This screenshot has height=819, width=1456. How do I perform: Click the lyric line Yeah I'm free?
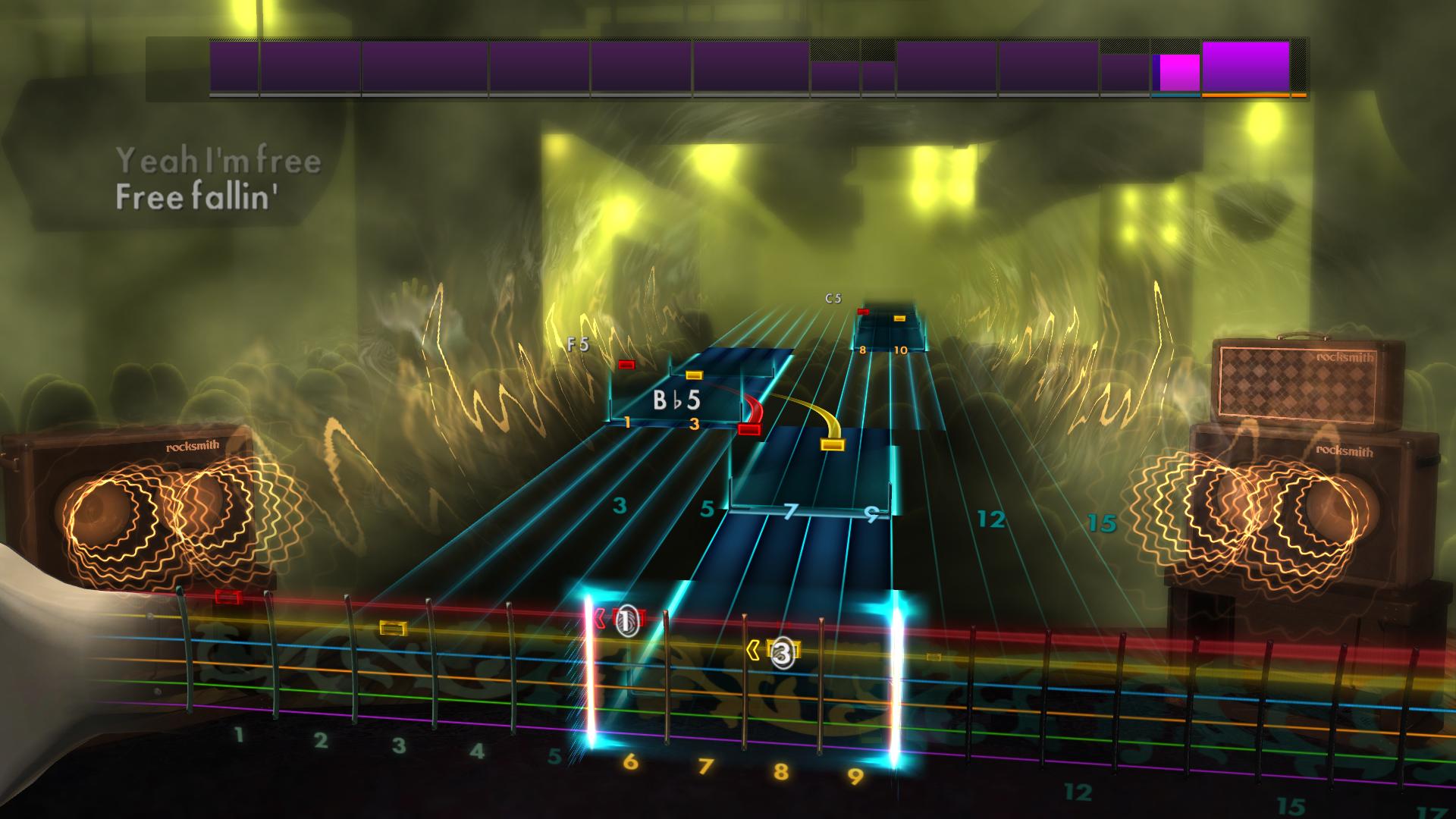220,162
